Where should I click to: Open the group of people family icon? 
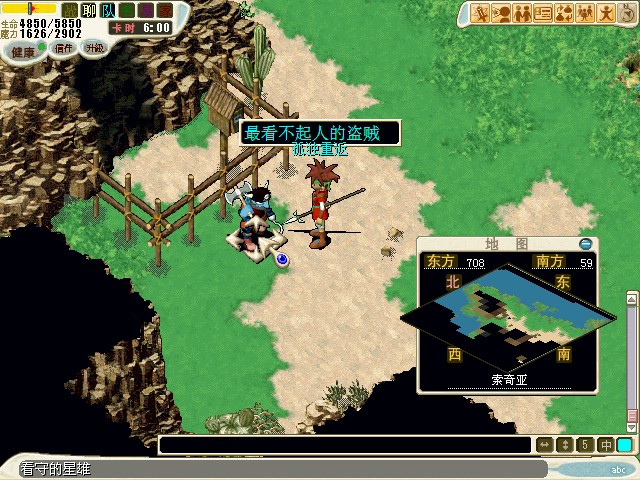pos(585,13)
